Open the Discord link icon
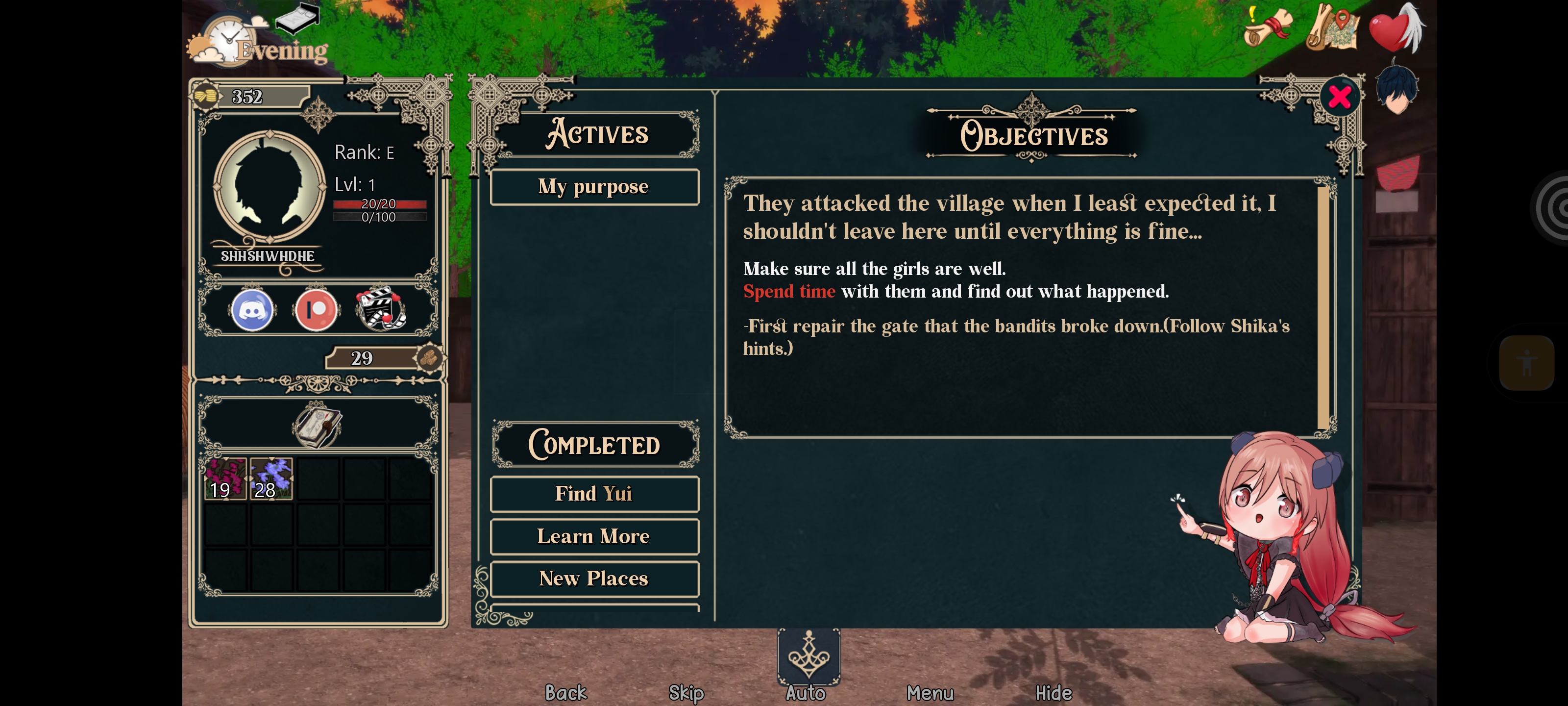Screen dimensions: 1568x706 [252, 310]
